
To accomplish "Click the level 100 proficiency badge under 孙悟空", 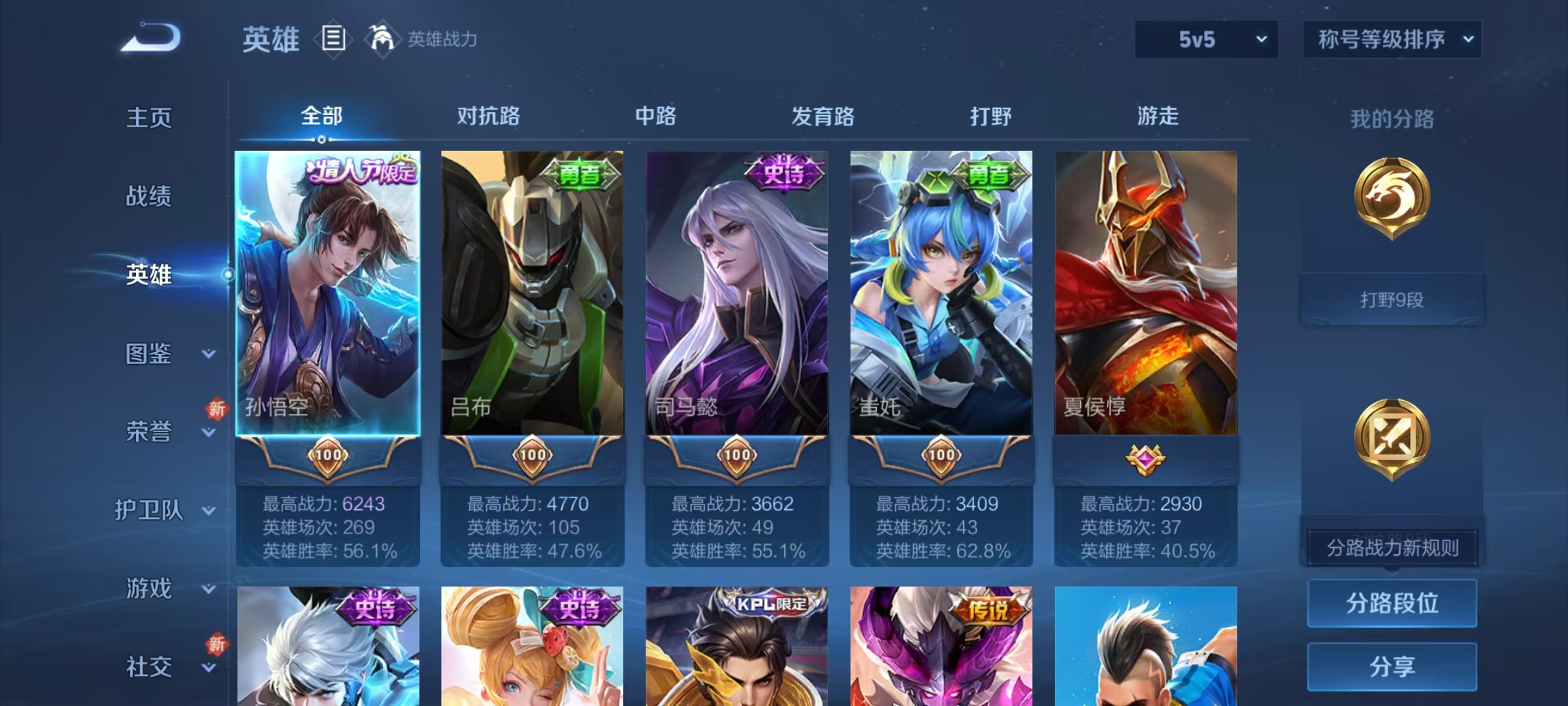I will [x=330, y=456].
